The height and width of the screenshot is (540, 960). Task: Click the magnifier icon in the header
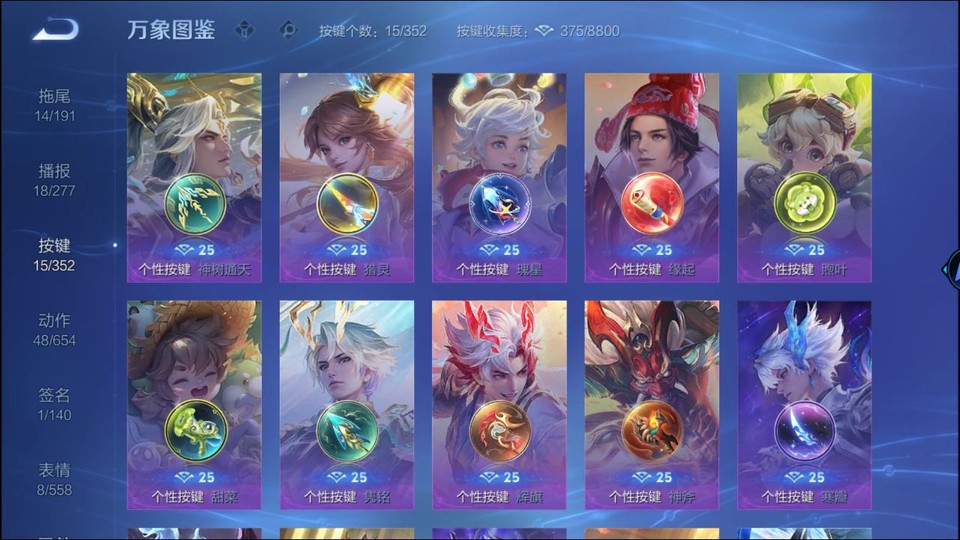(x=288, y=31)
